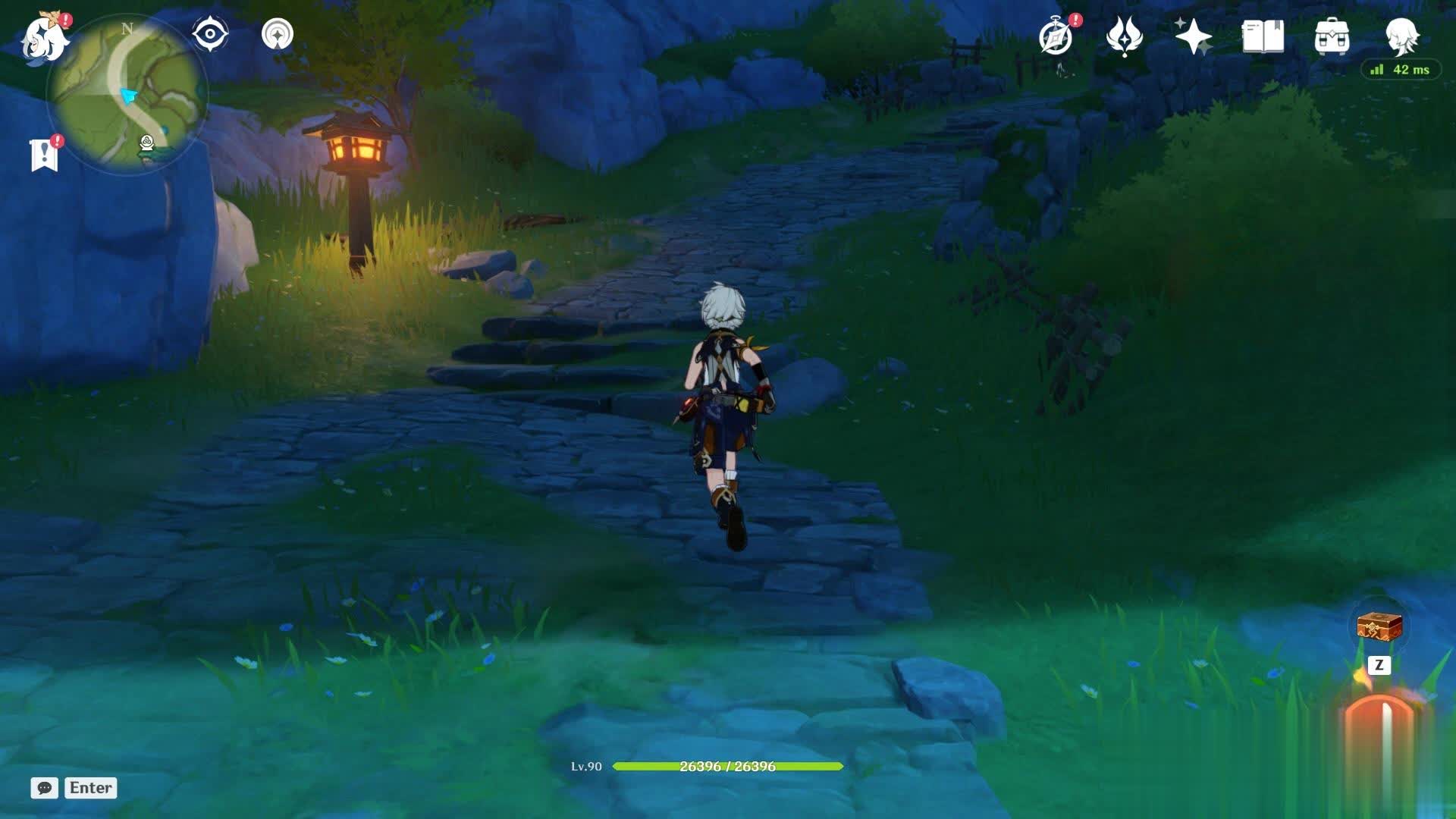Toggle the elemental sight eye icon
This screenshot has height=819, width=1456.
[210, 34]
